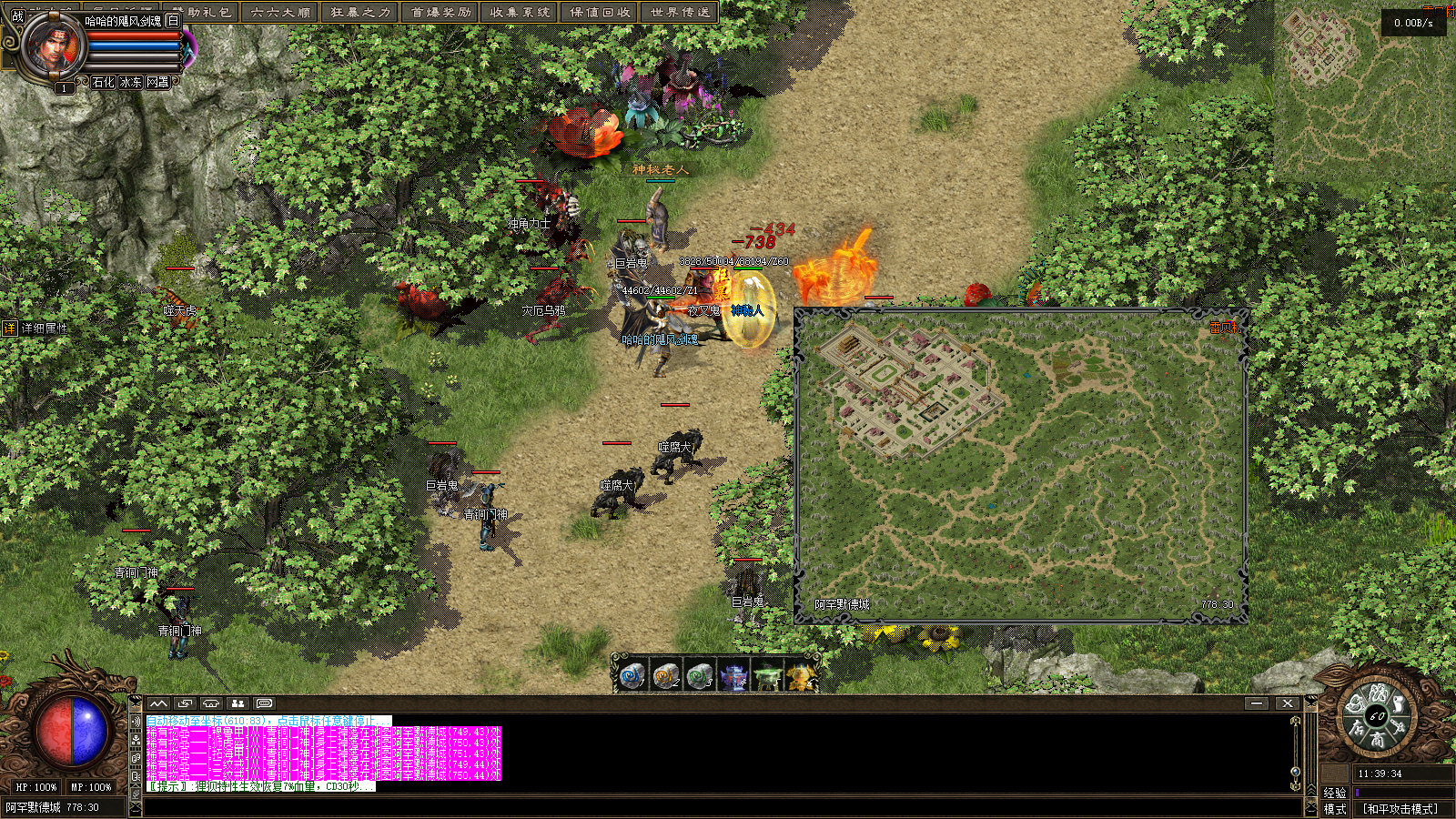Use the blue swirl stone in hotbar slot 1
This screenshot has height=819, width=1456.
(x=632, y=676)
